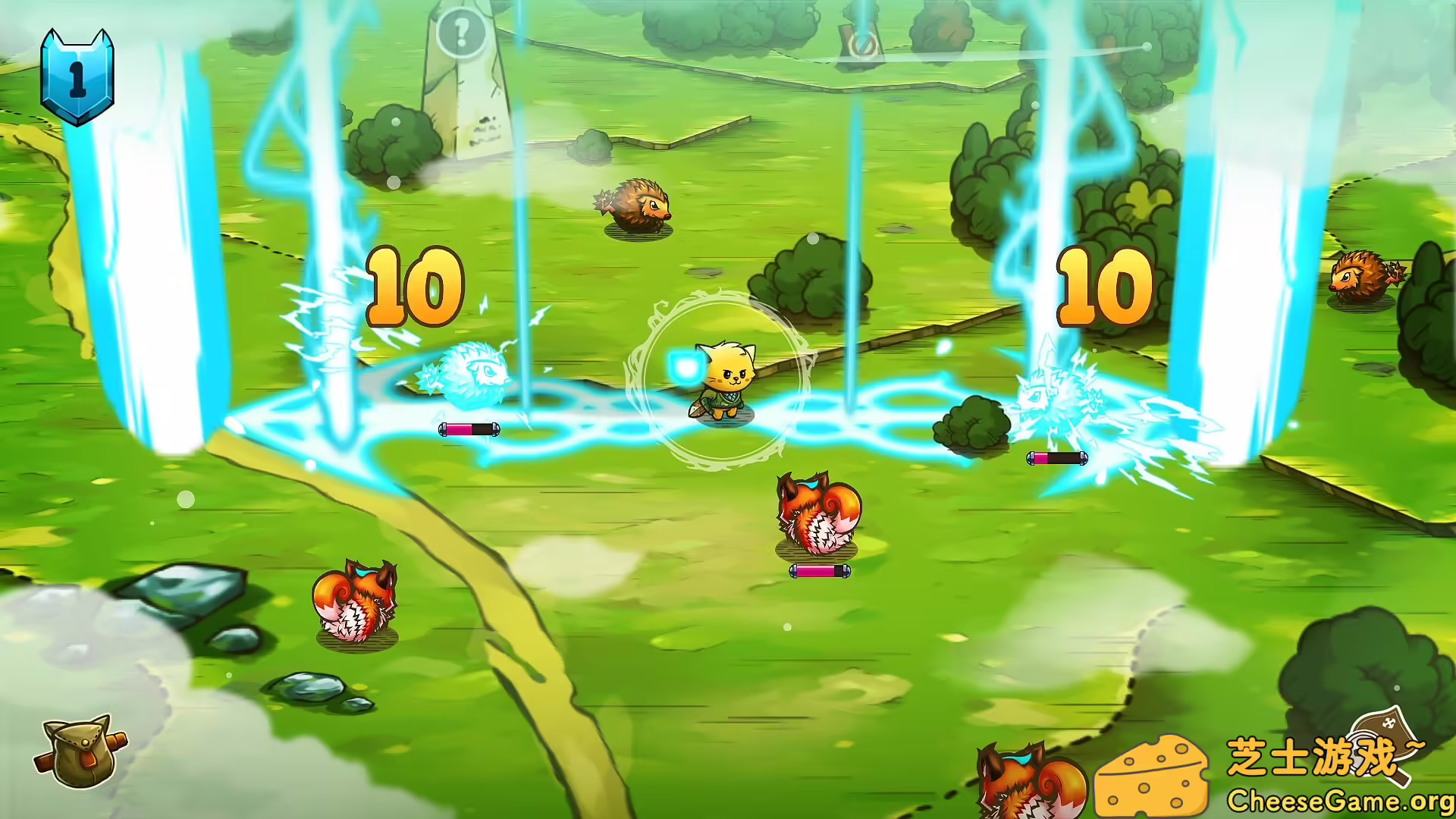1456x819 pixels.
Task: Click the pink health bar under the center fox
Action: (x=821, y=571)
